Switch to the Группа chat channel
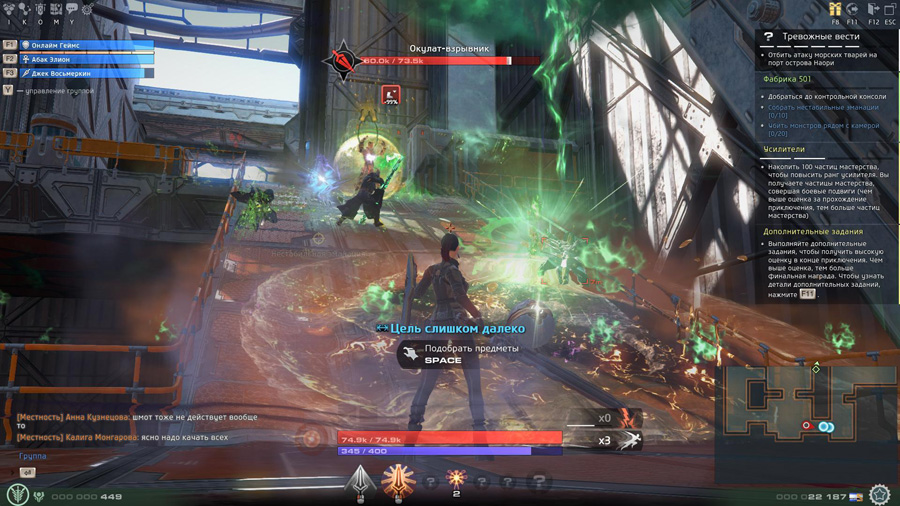Image resolution: width=900 pixels, height=506 pixels. click(32, 456)
